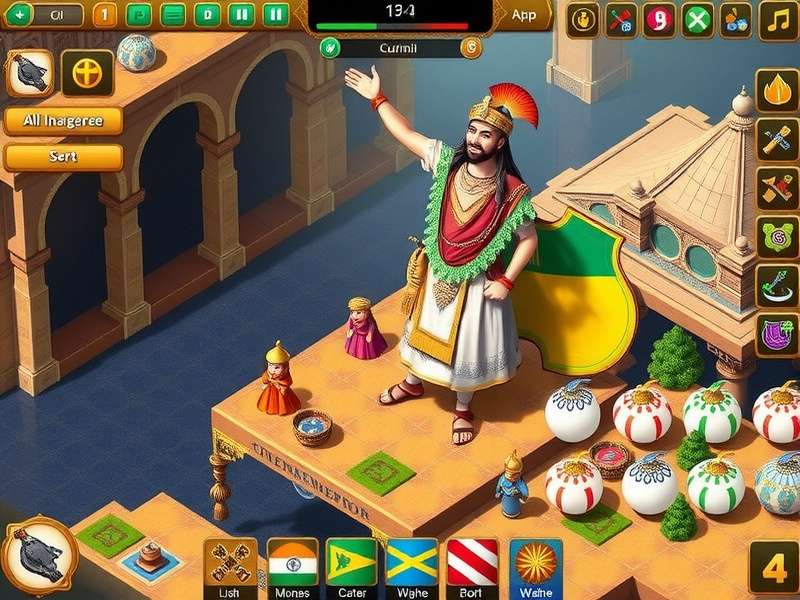The image size is (800, 600).
Task: Use the purple potion icon
Action: (776, 333)
